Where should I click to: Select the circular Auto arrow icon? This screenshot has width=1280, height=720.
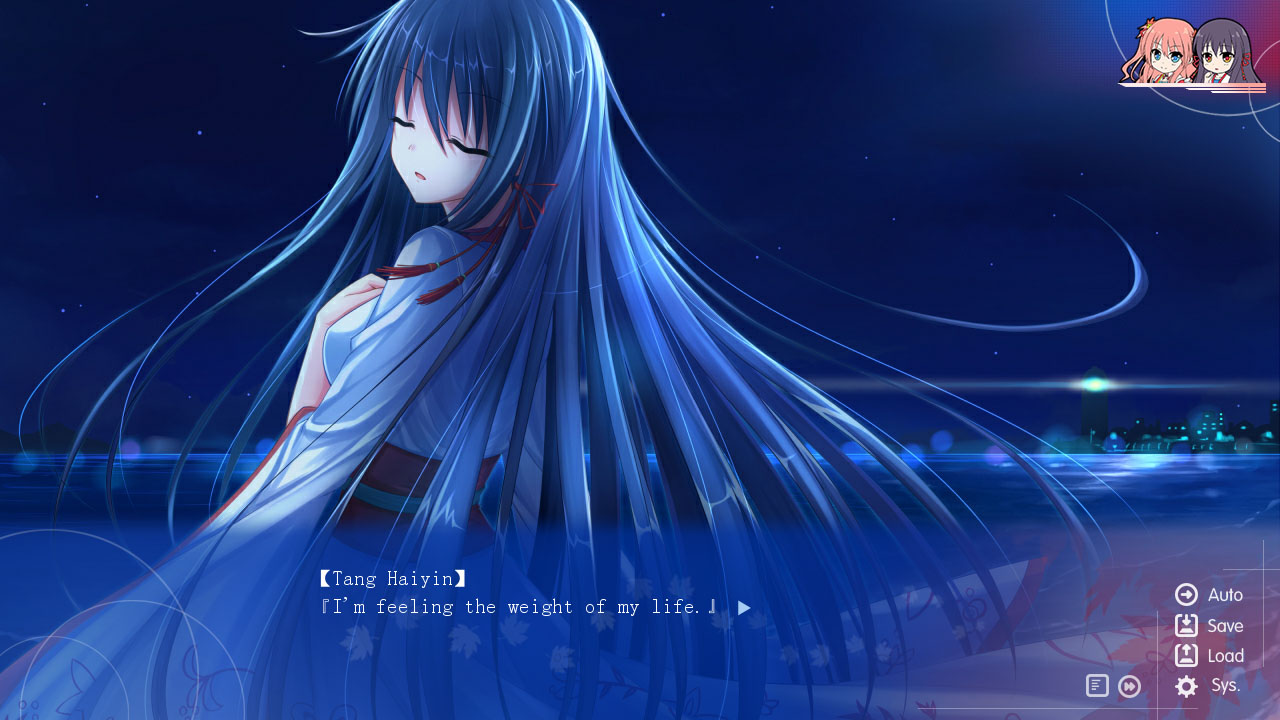click(1184, 594)
